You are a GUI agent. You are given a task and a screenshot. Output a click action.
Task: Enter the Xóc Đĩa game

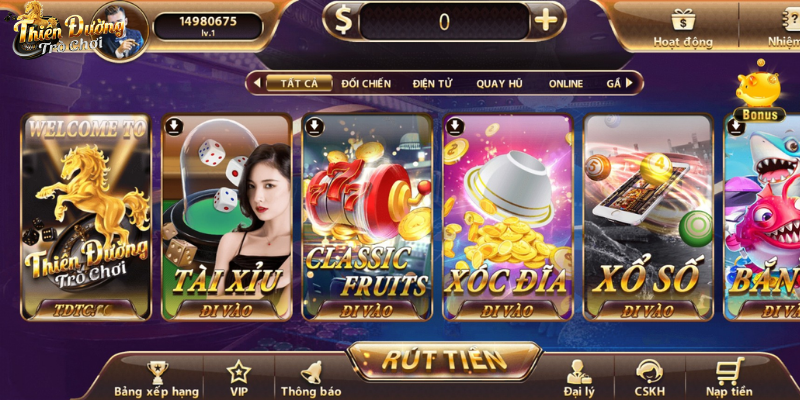point(507,216)
